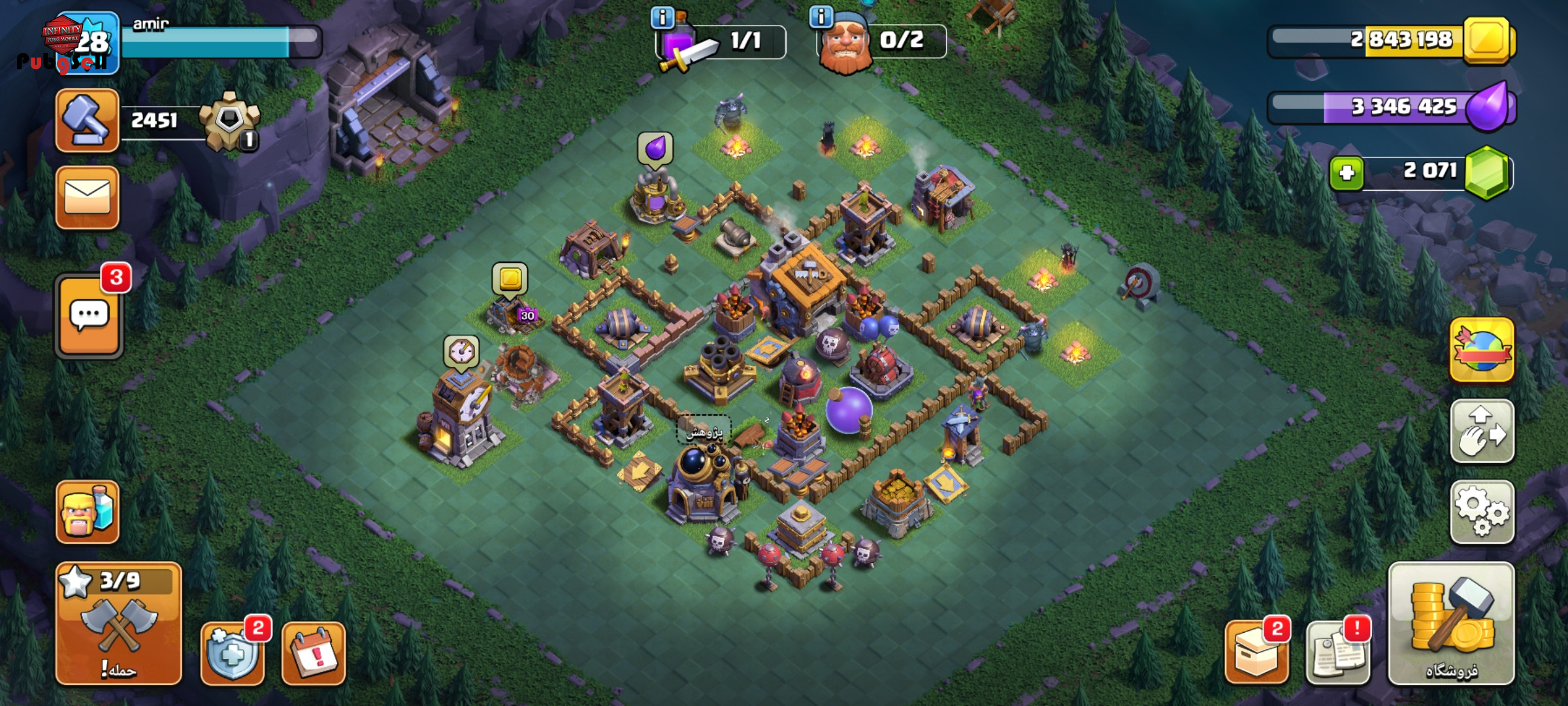Open the paper notes news button

click(x=1337, y=653)
